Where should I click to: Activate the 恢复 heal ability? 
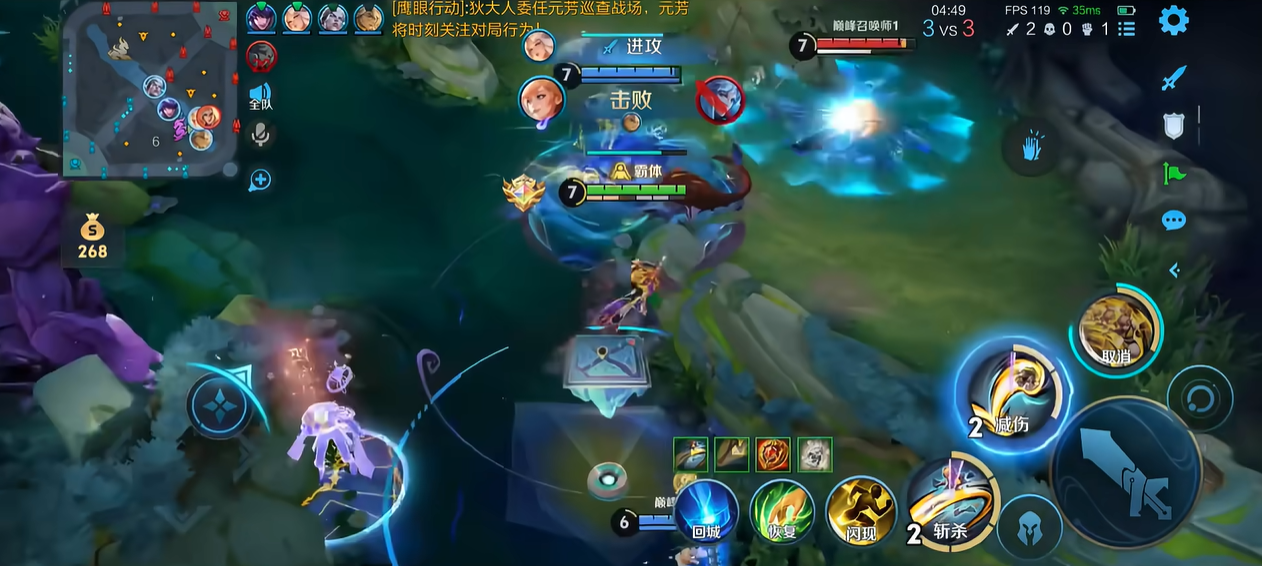click(782, 510)
